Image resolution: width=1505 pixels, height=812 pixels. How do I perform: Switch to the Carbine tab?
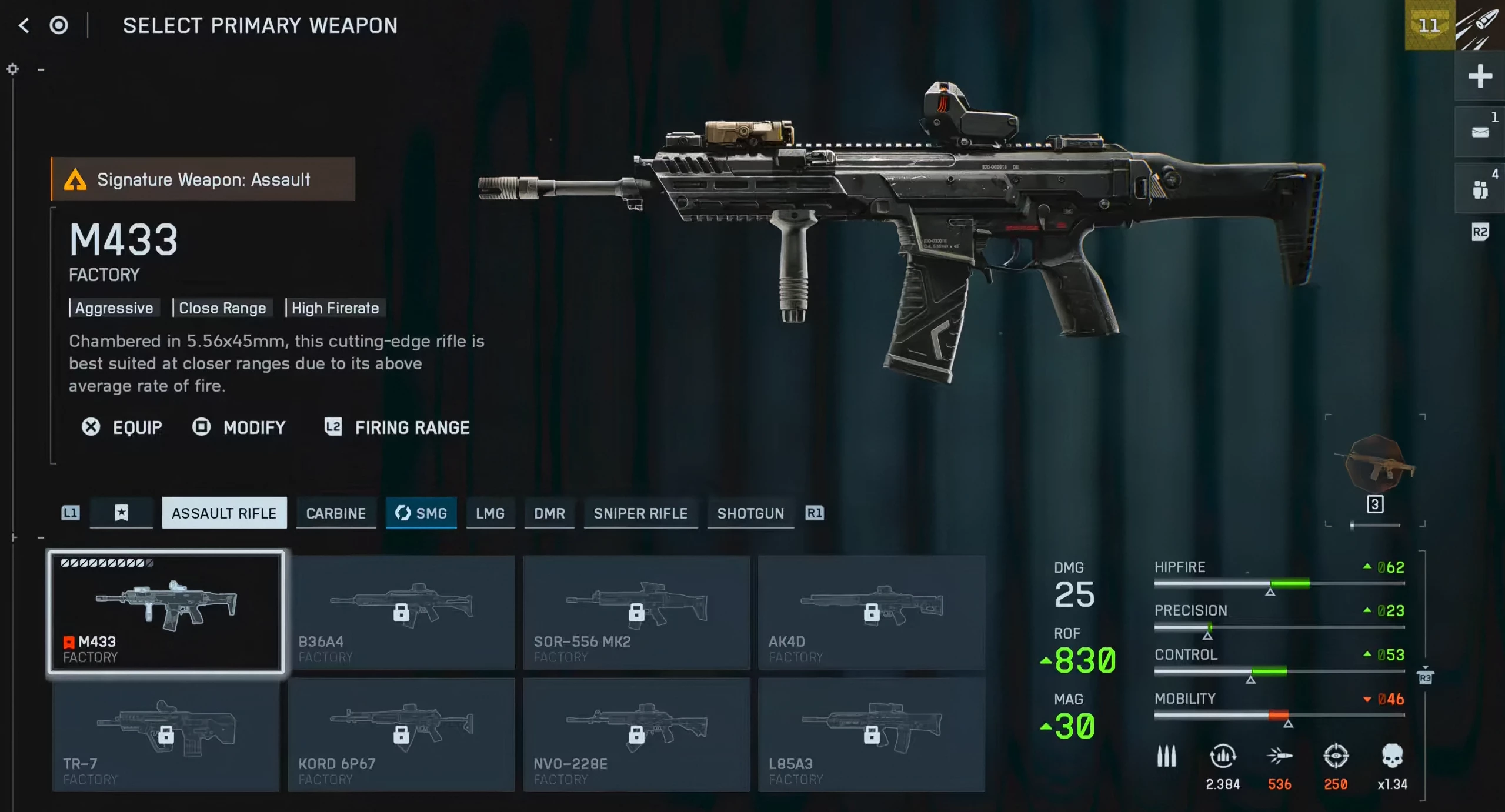pyautogui.click(x=336, y=513)
